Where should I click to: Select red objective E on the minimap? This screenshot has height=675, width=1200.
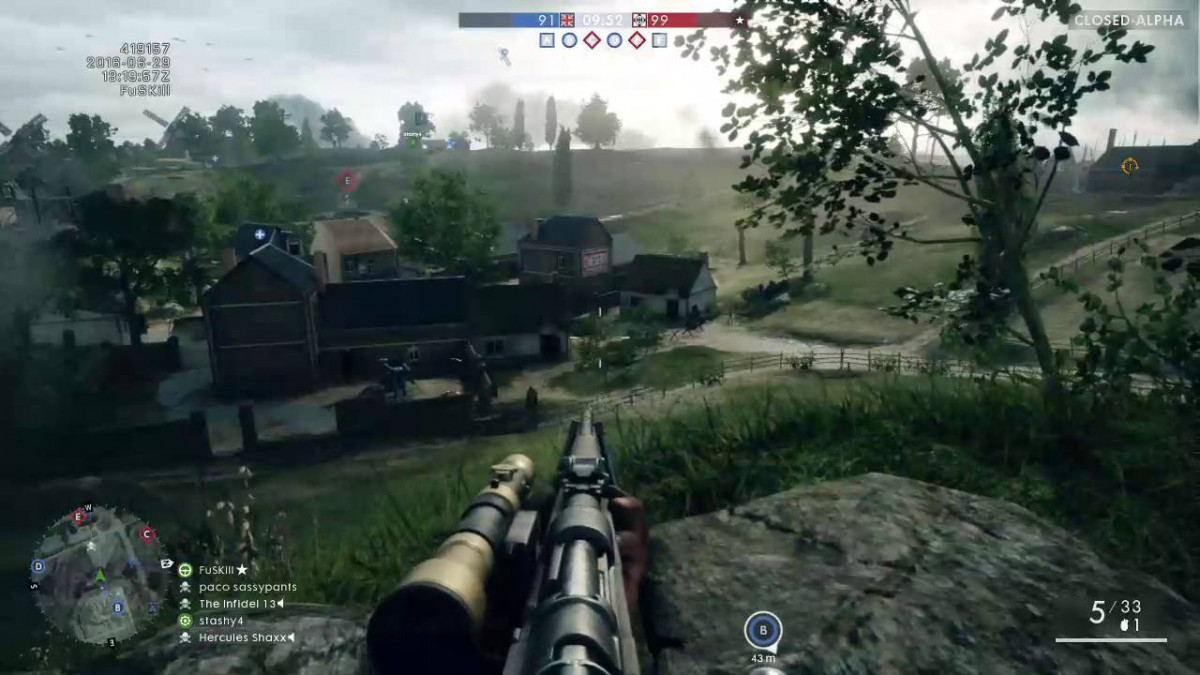(x=78, y=517)
